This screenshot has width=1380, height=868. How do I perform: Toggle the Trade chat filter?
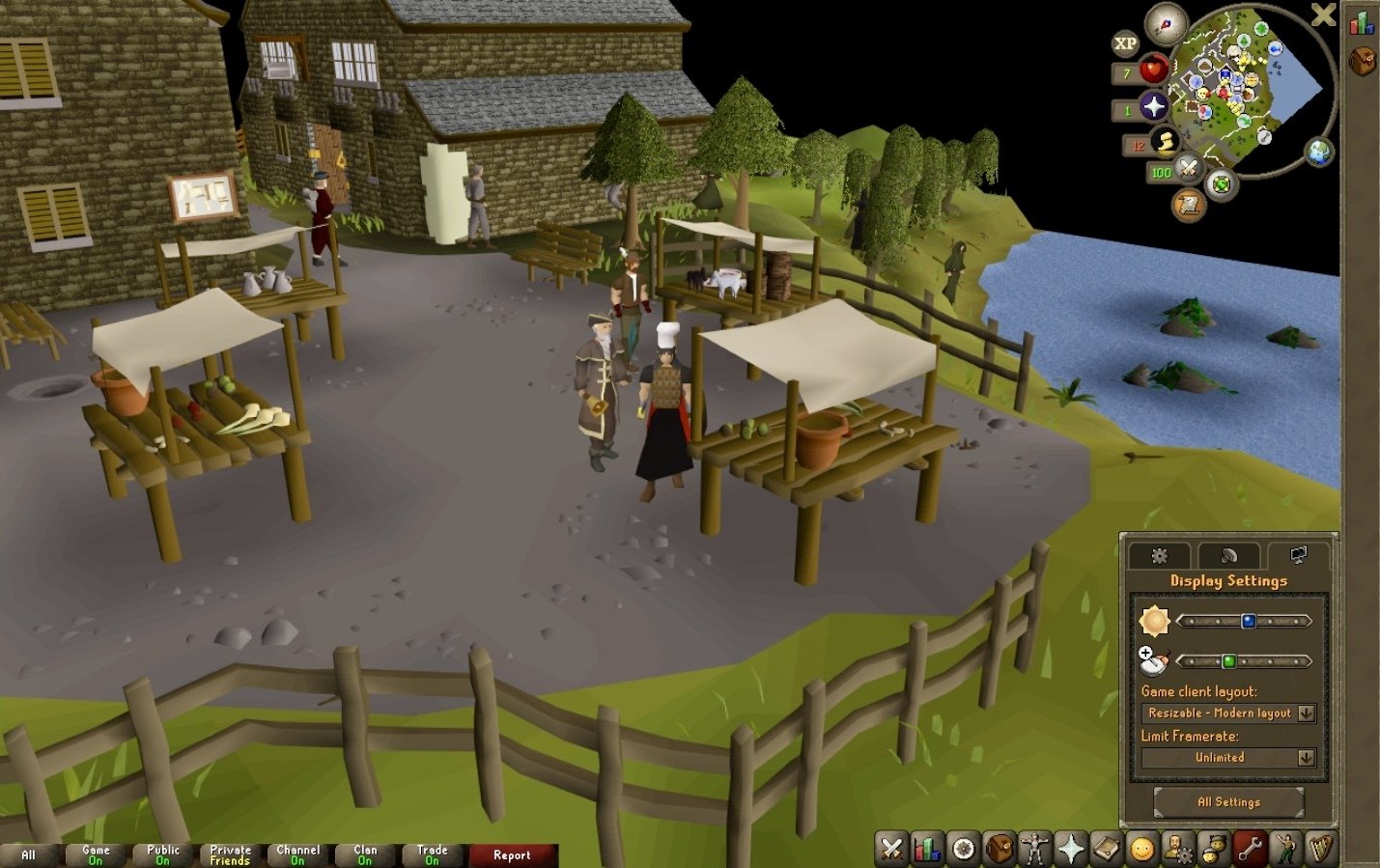[x=432, y=854]
